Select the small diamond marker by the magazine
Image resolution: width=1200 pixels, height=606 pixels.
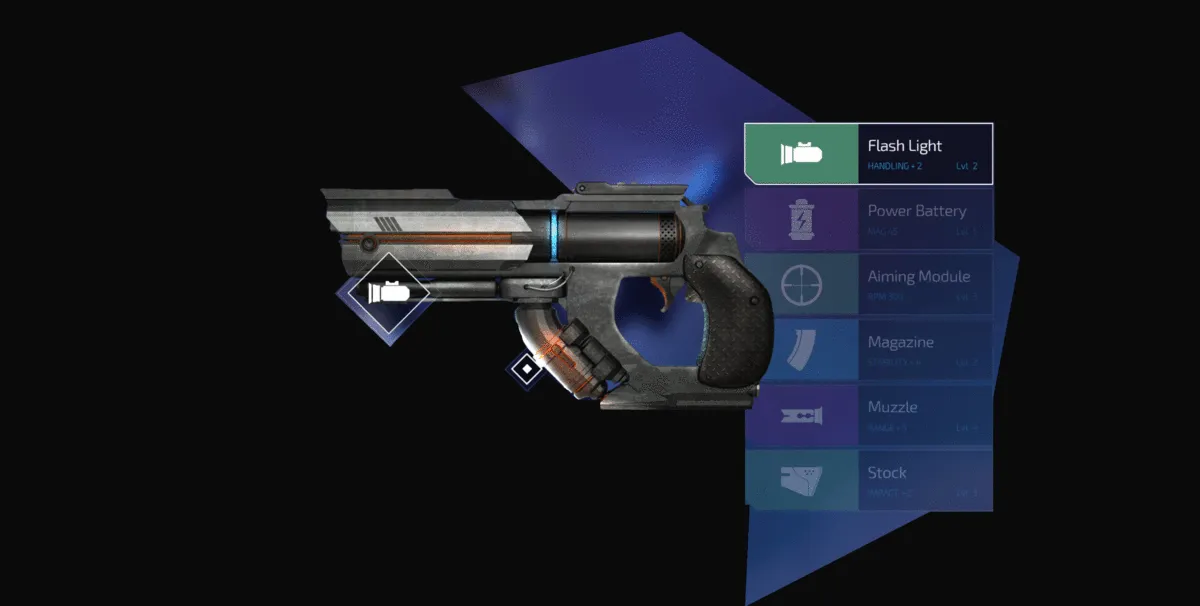click(x=525, y=369)
